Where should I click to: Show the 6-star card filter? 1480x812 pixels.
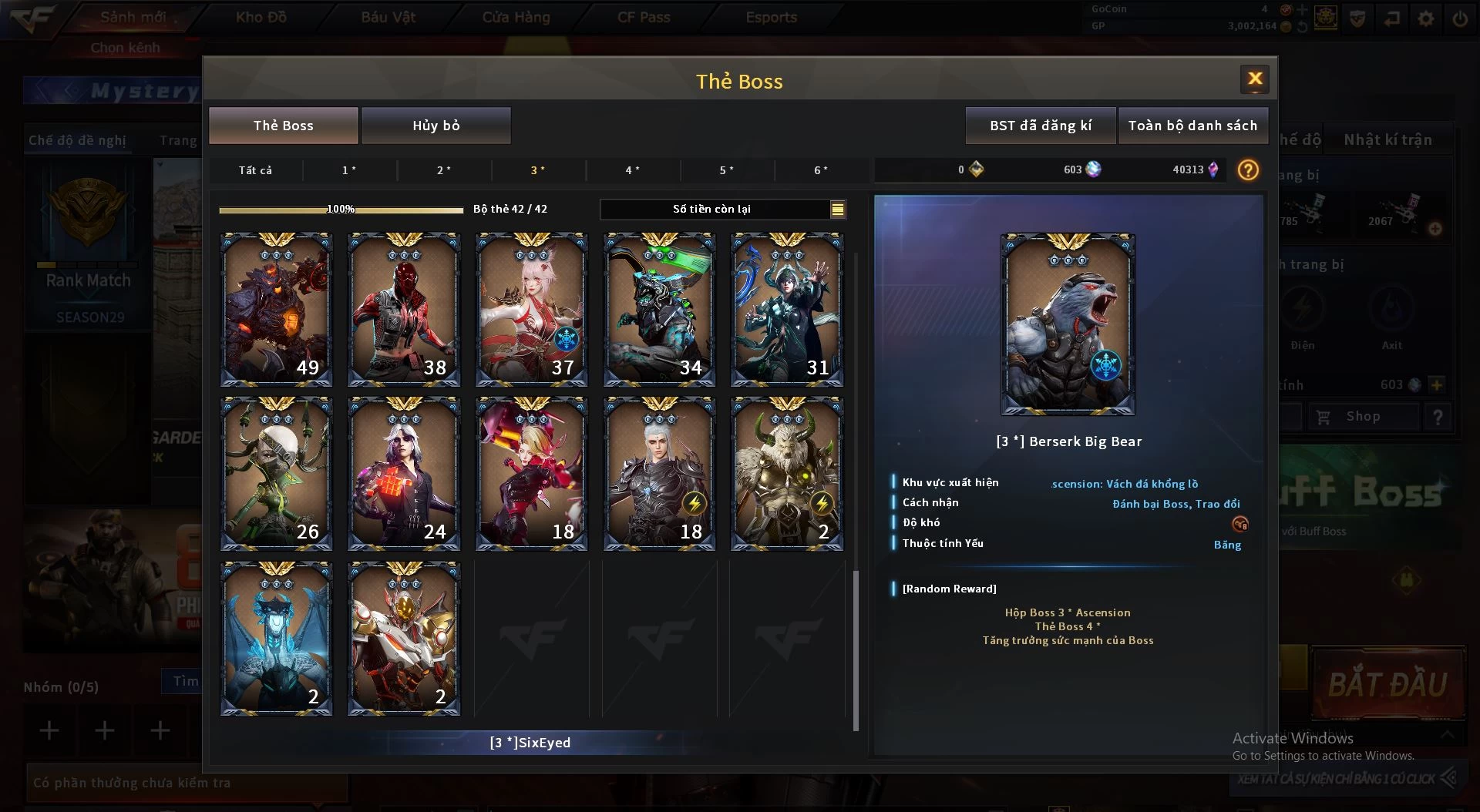pos(821,170)
